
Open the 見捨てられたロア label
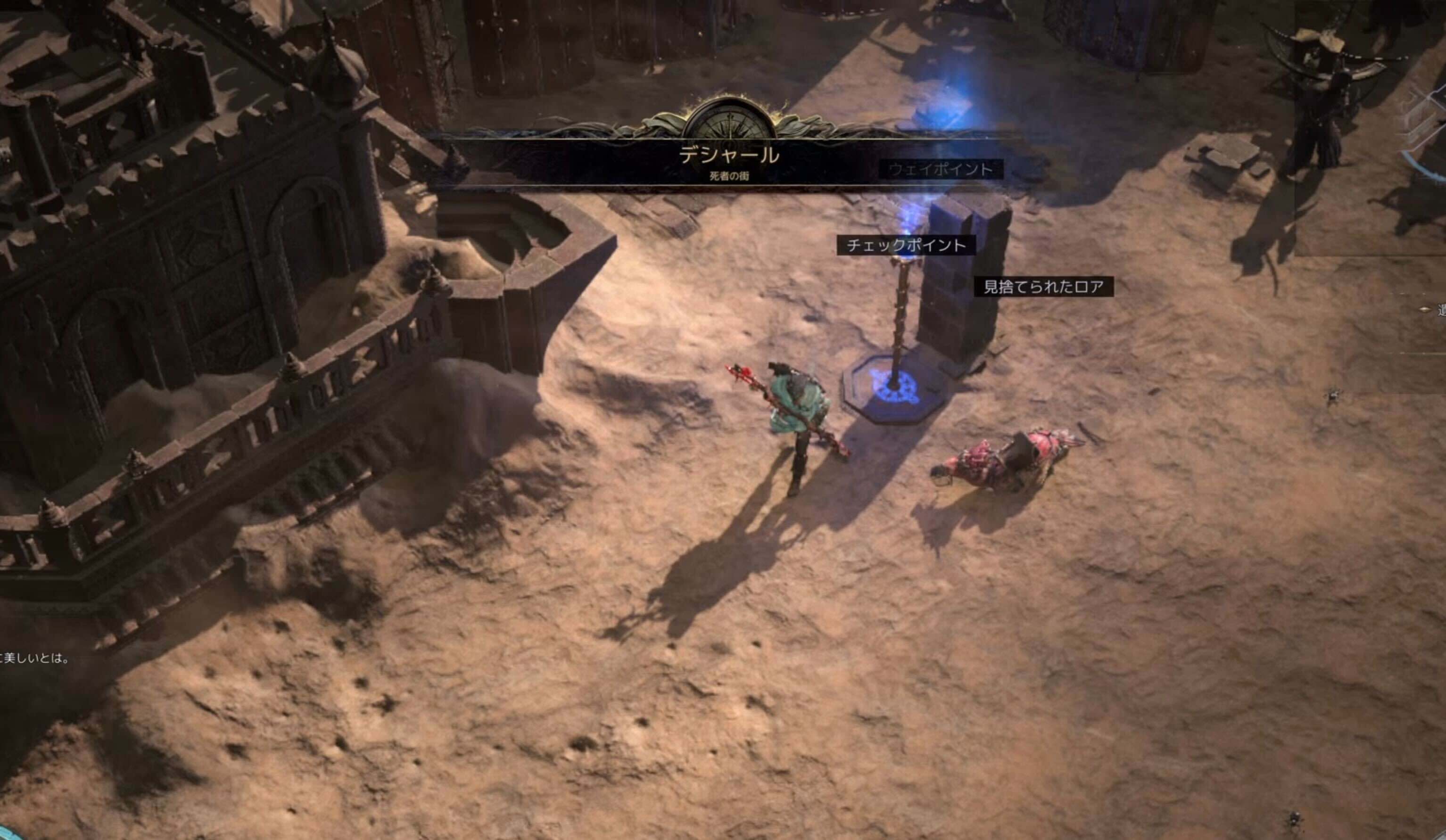1044,287
